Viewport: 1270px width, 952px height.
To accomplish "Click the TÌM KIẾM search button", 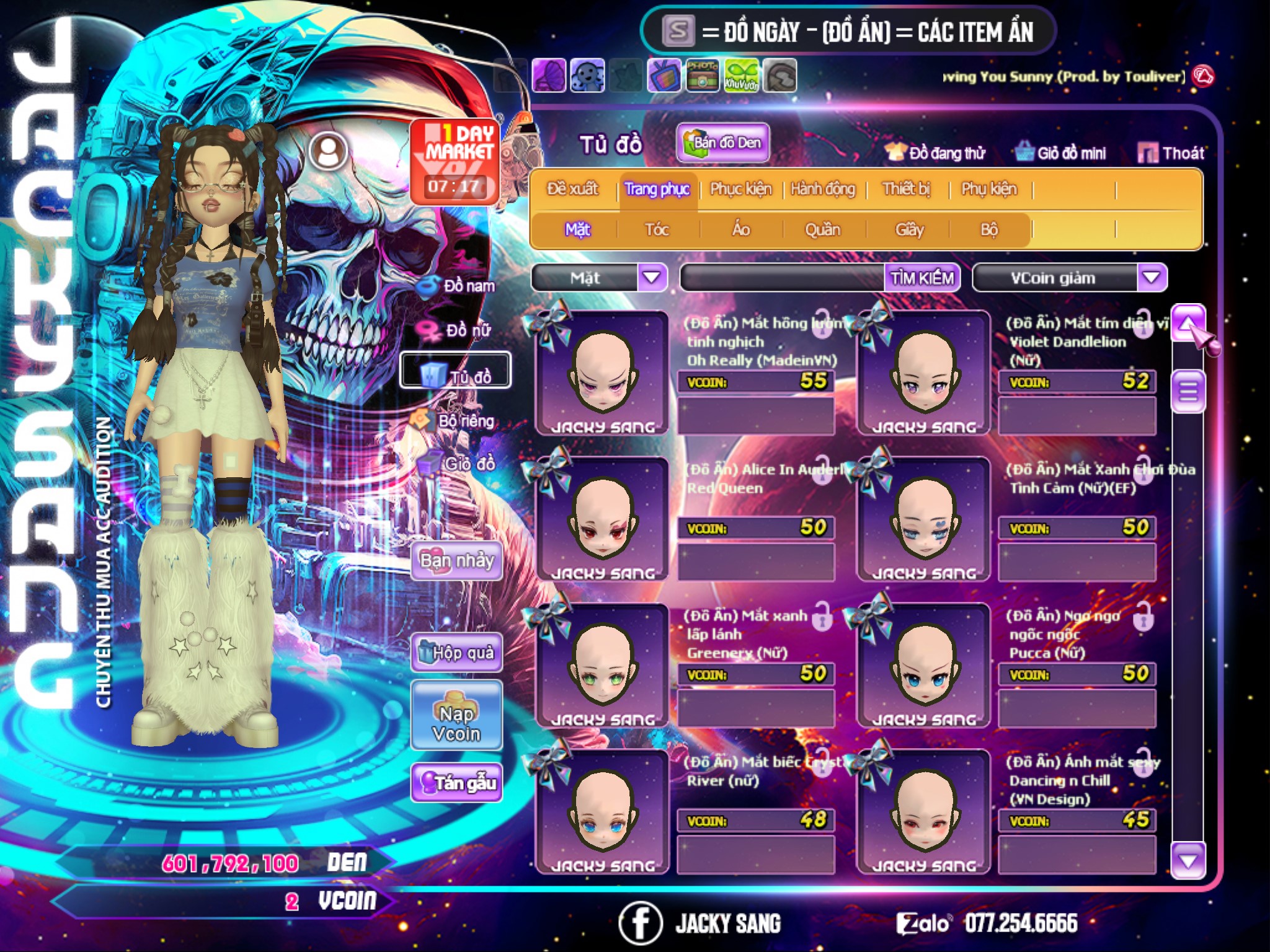I will pos(922,278).
